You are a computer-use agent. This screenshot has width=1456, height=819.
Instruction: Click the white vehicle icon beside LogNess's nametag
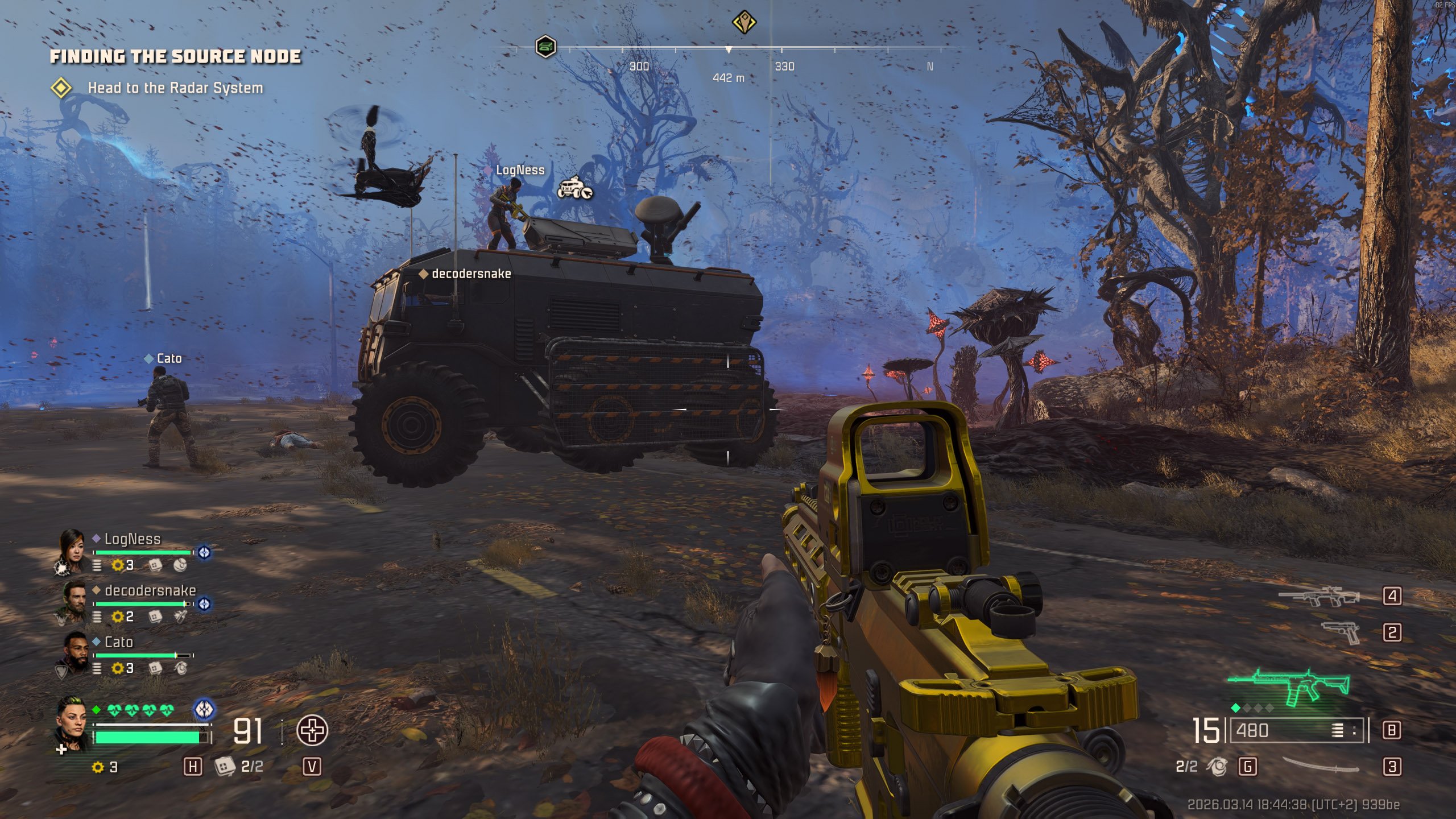(x=574, y=188)
